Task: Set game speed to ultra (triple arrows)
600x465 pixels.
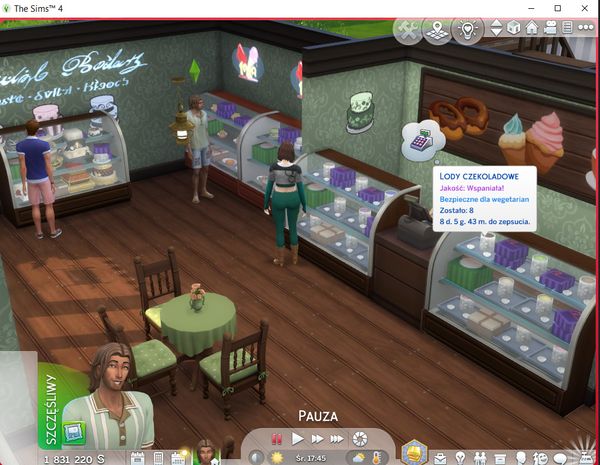Action: pos(338,439)
